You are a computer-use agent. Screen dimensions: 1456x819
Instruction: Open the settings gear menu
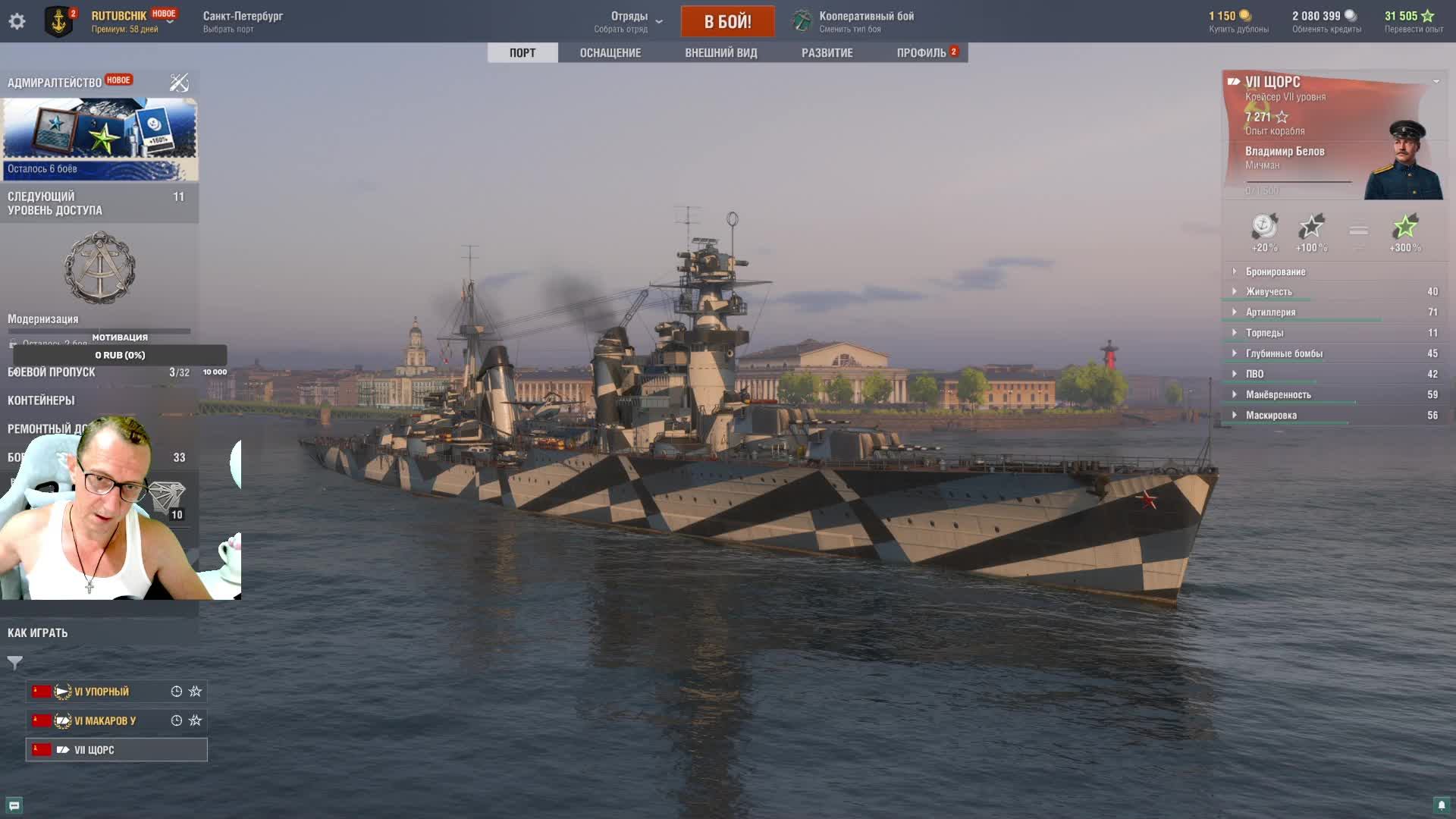click(17, 21)
